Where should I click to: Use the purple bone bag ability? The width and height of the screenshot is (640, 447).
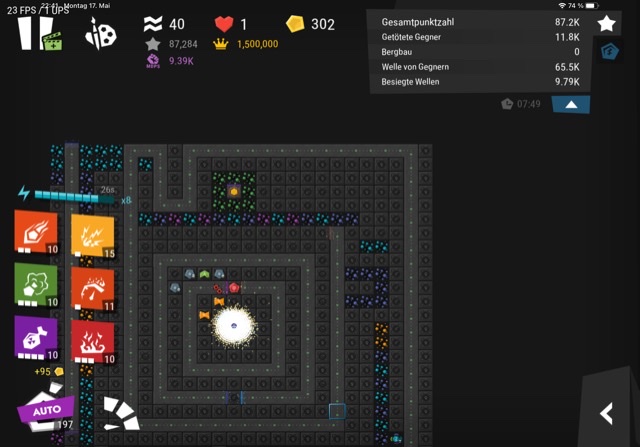point(35,337)
